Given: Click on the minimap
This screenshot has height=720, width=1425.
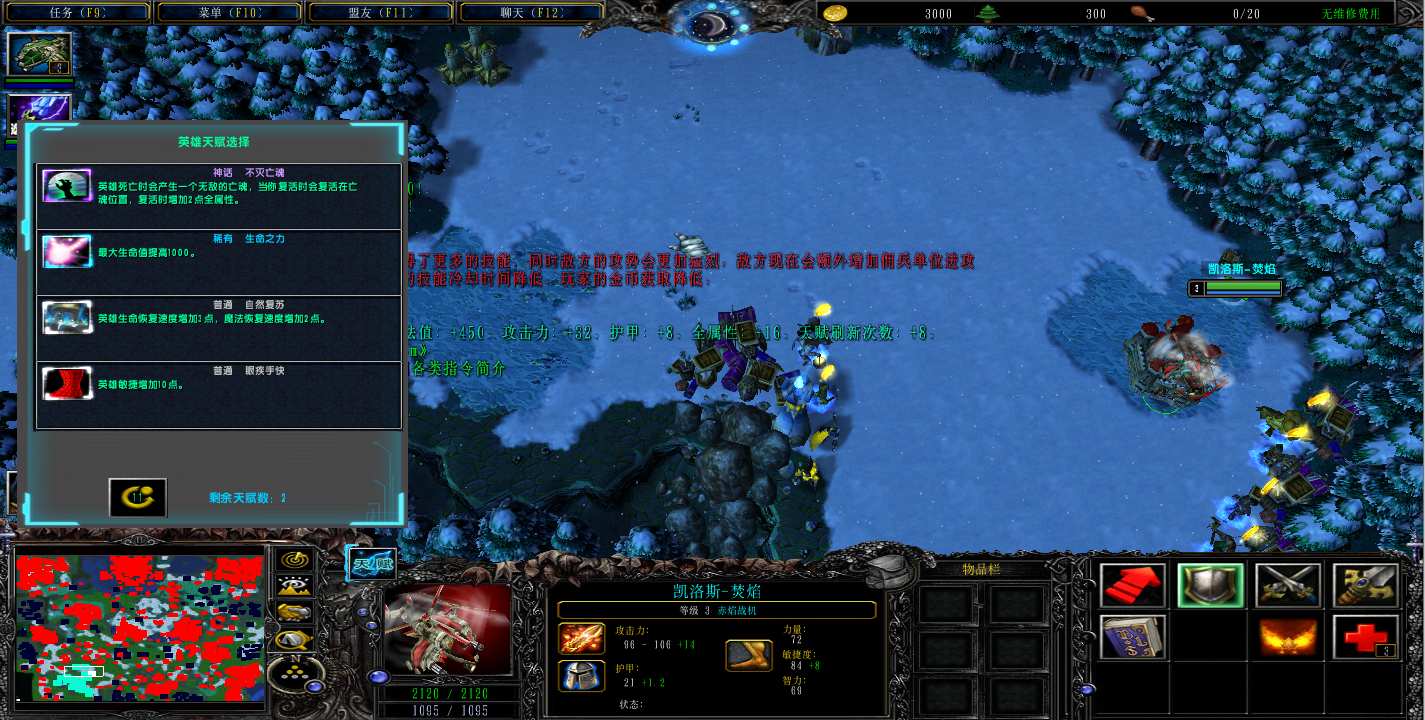Looking at the screenshot, I should point(139,628).
